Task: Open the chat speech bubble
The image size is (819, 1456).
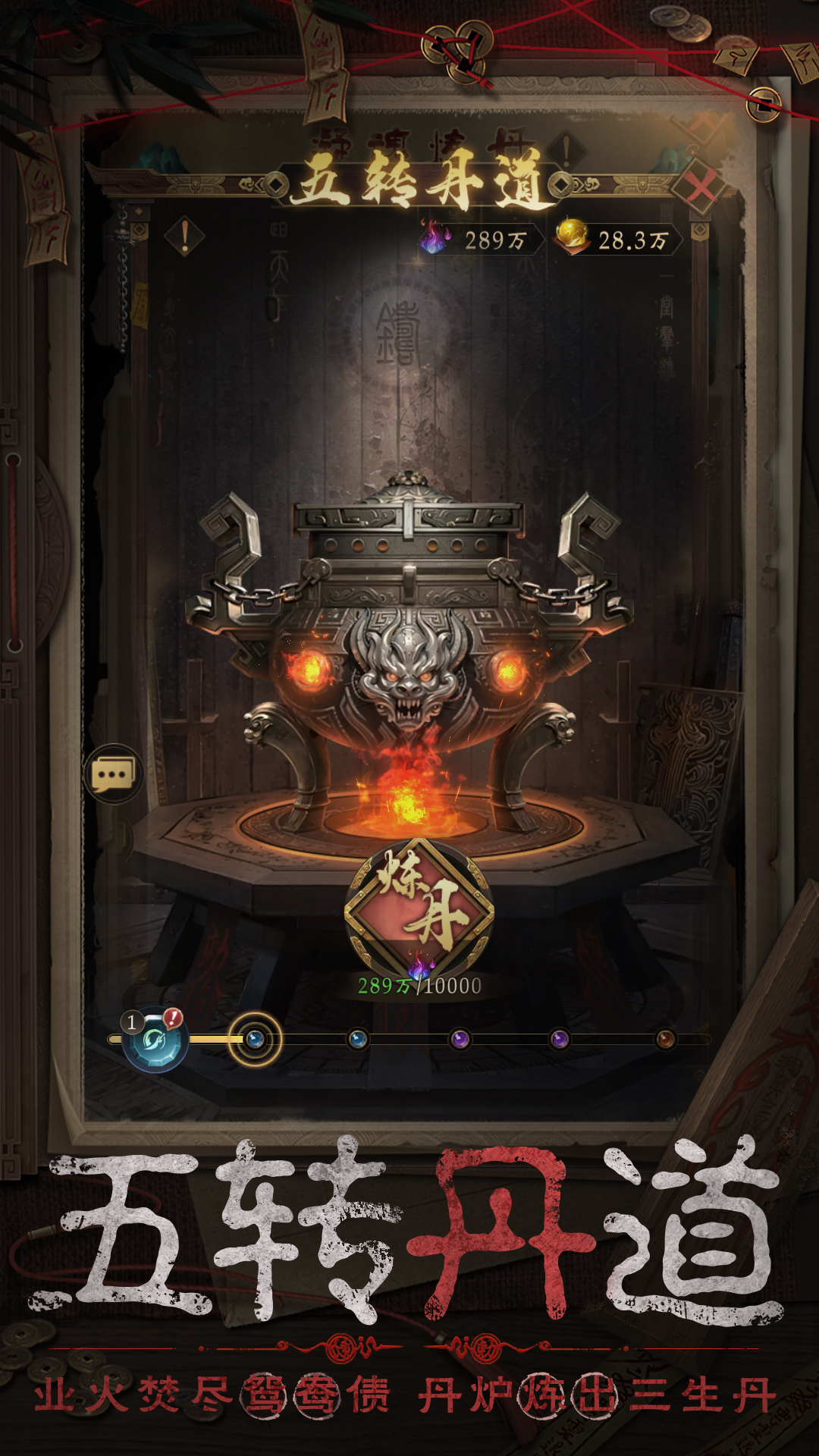Action: point(113,774)
